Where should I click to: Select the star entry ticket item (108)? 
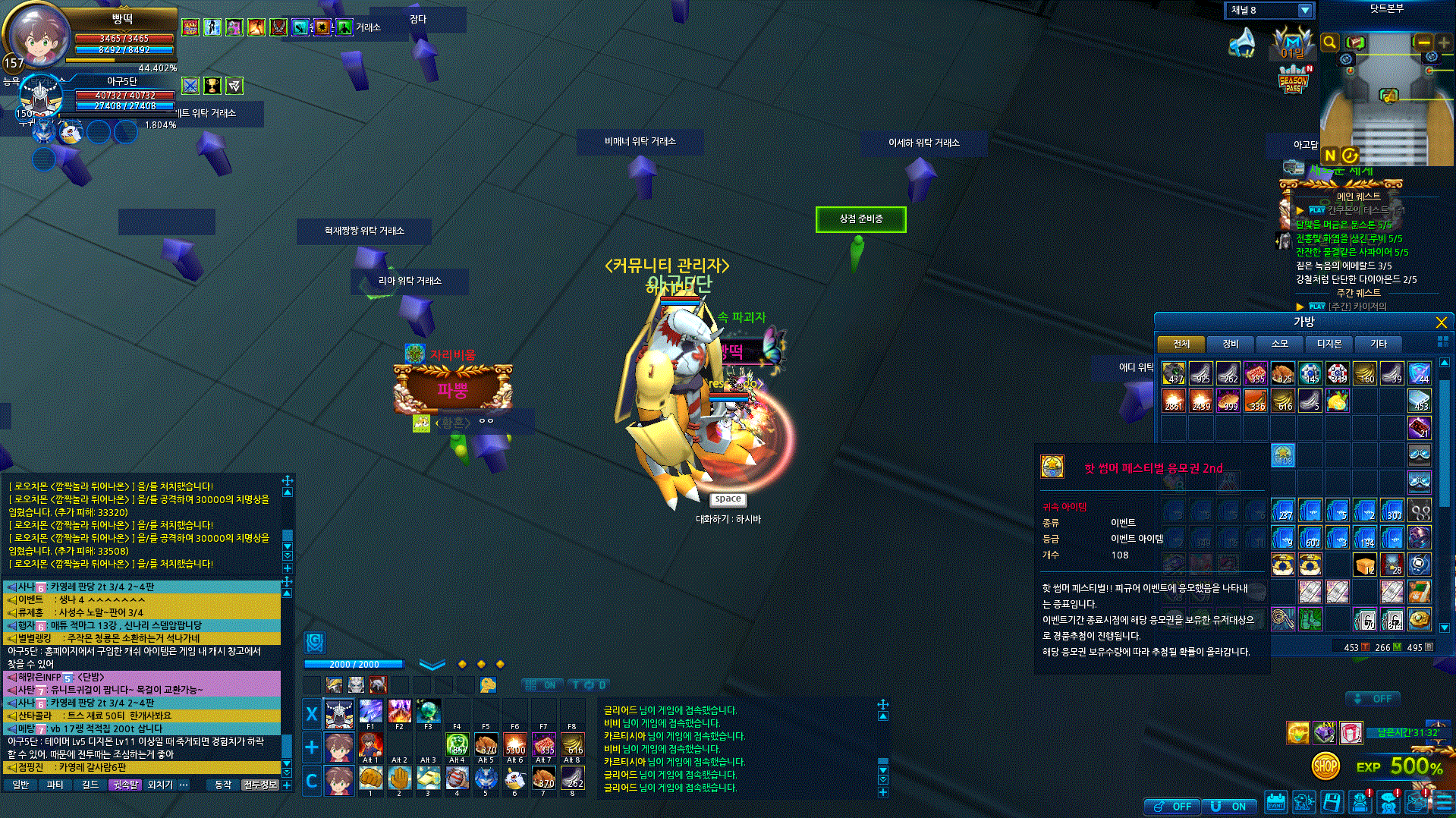click(1283, 455)
